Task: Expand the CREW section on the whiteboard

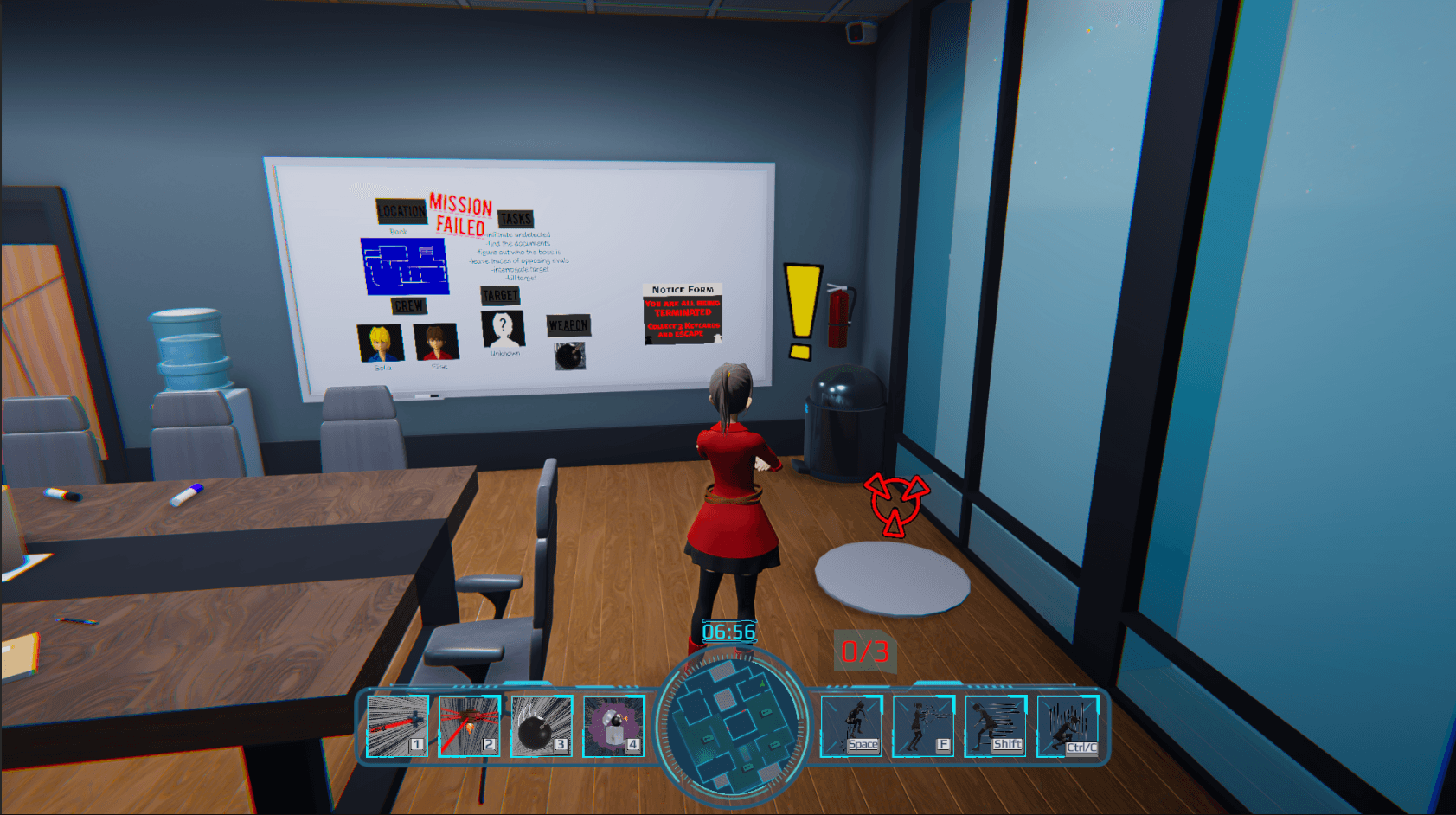Action: pos(407,306)
